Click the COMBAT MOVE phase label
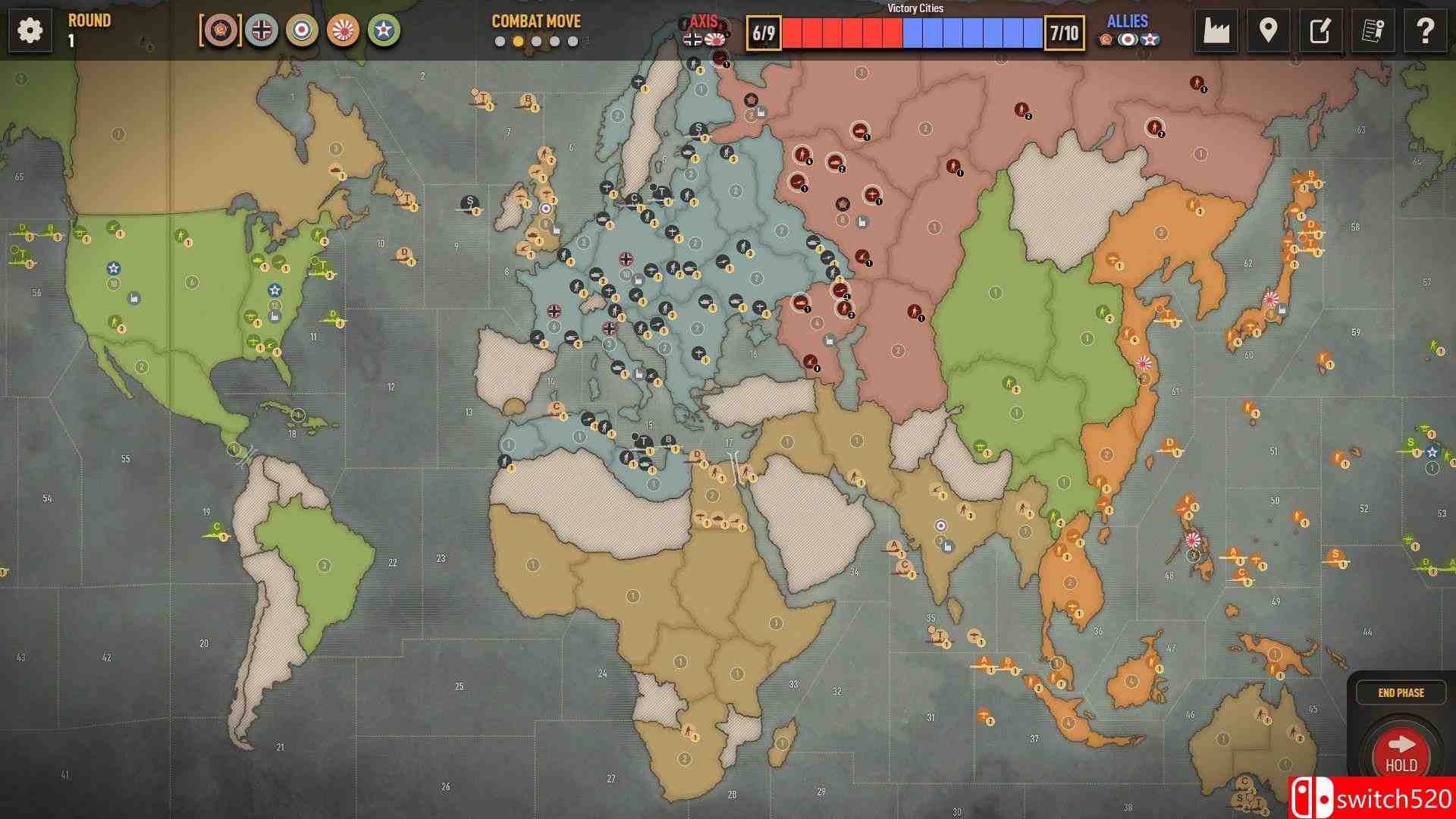Viewport: 1456px width, 819px height. [x=535, y=21]
